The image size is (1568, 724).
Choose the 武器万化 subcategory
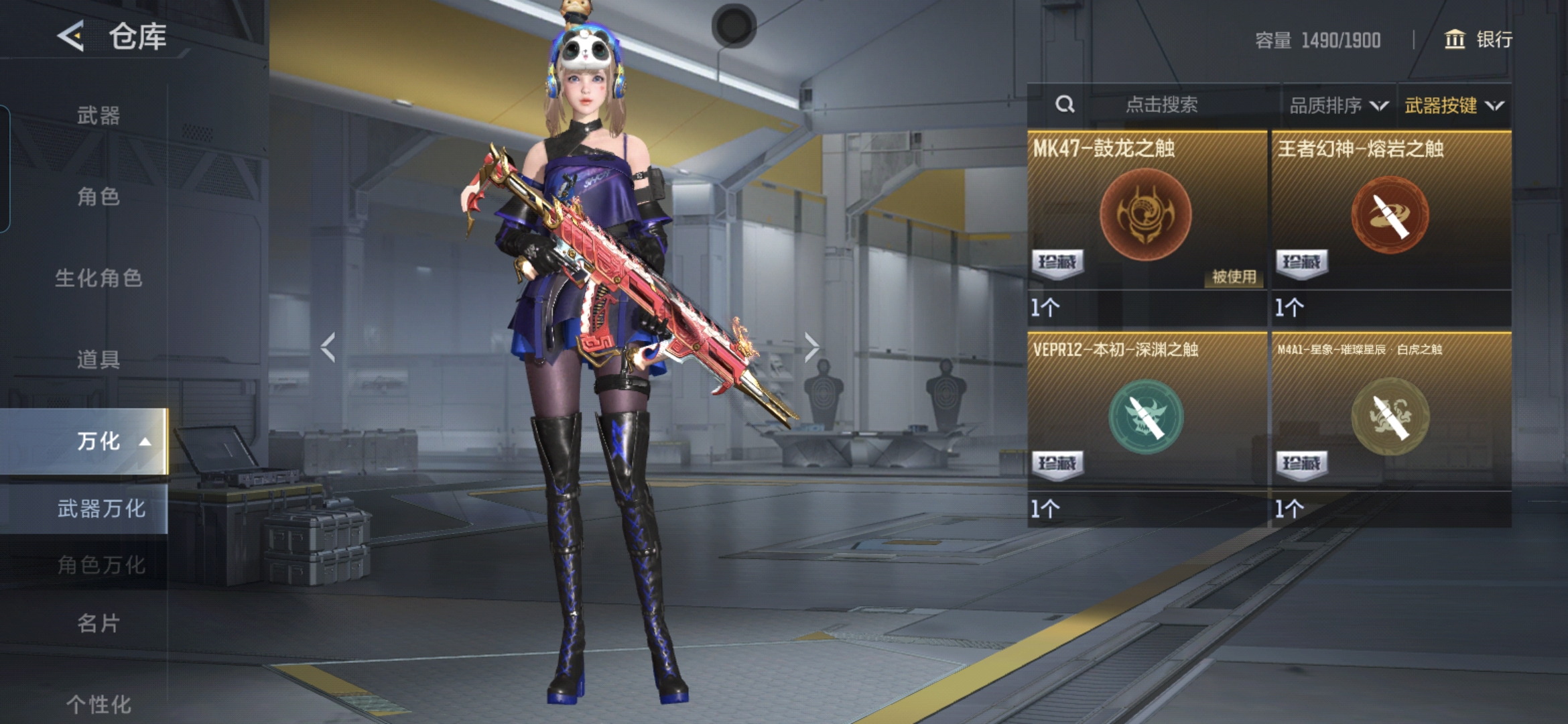coord(101,509)
